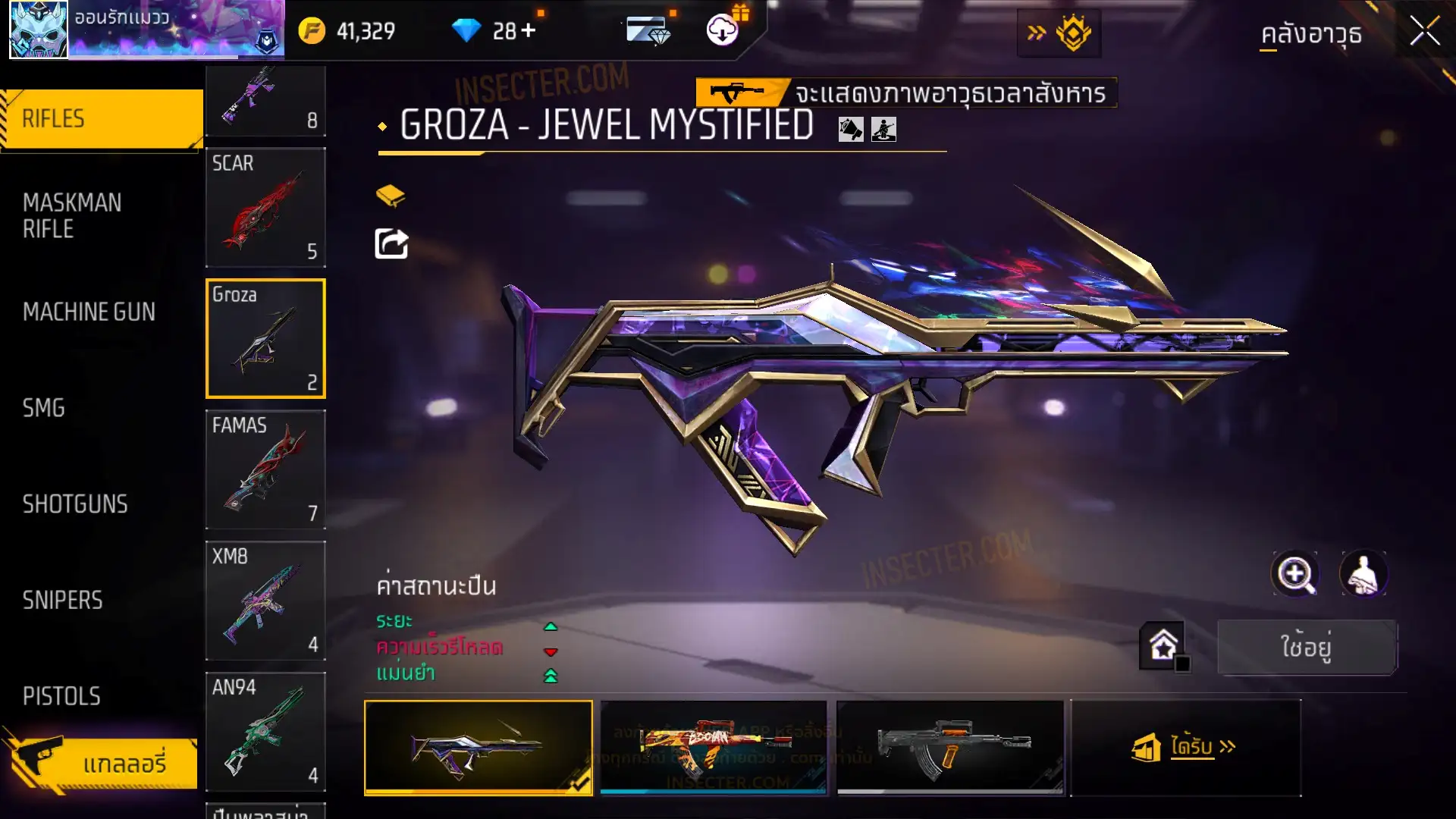Open the yellow gallery button
Image resolution: width=1456 pixels, height=819 pixels.
(x=103, y=763)
